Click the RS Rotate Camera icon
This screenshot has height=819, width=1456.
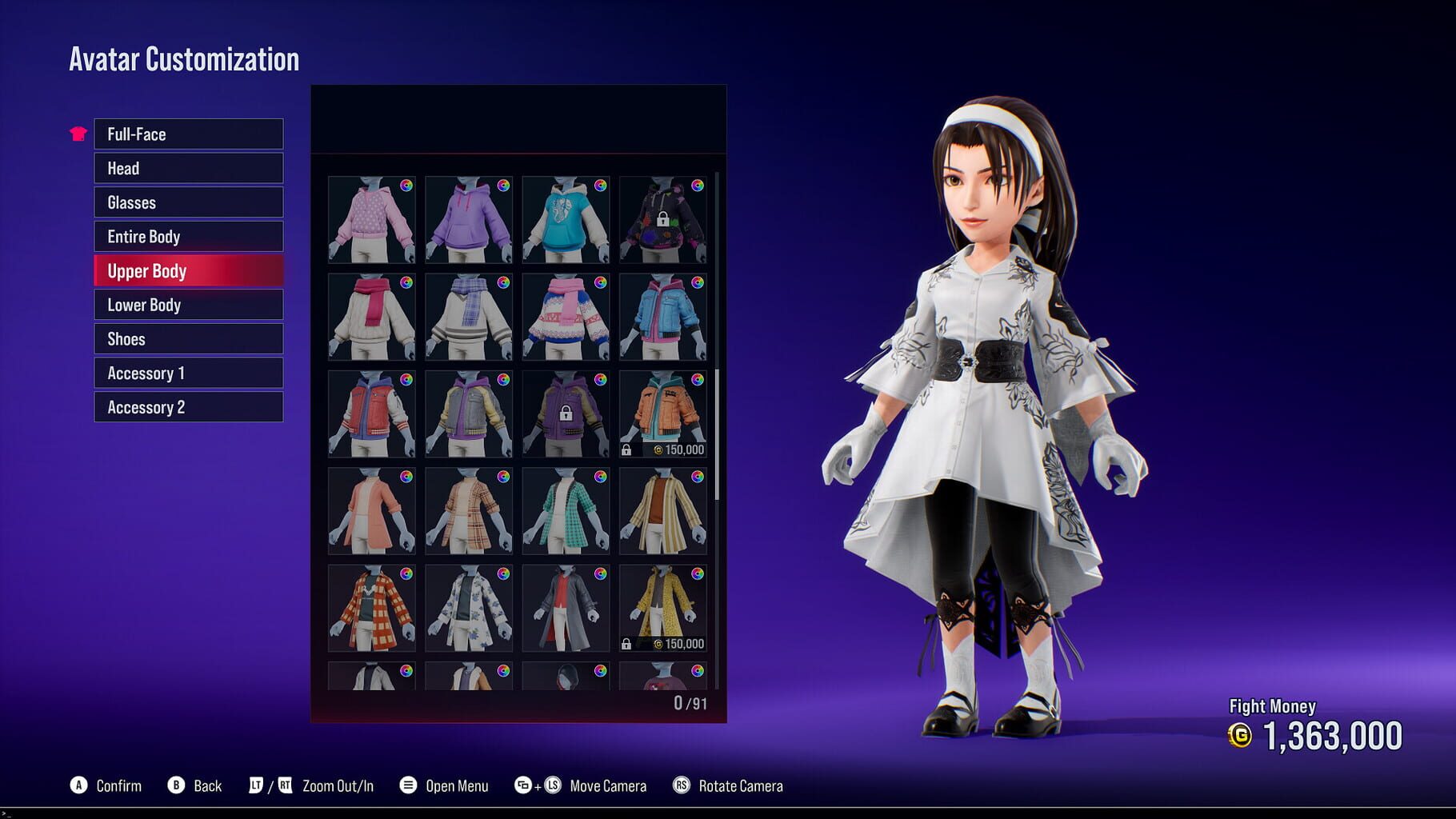tap(682, 785)
